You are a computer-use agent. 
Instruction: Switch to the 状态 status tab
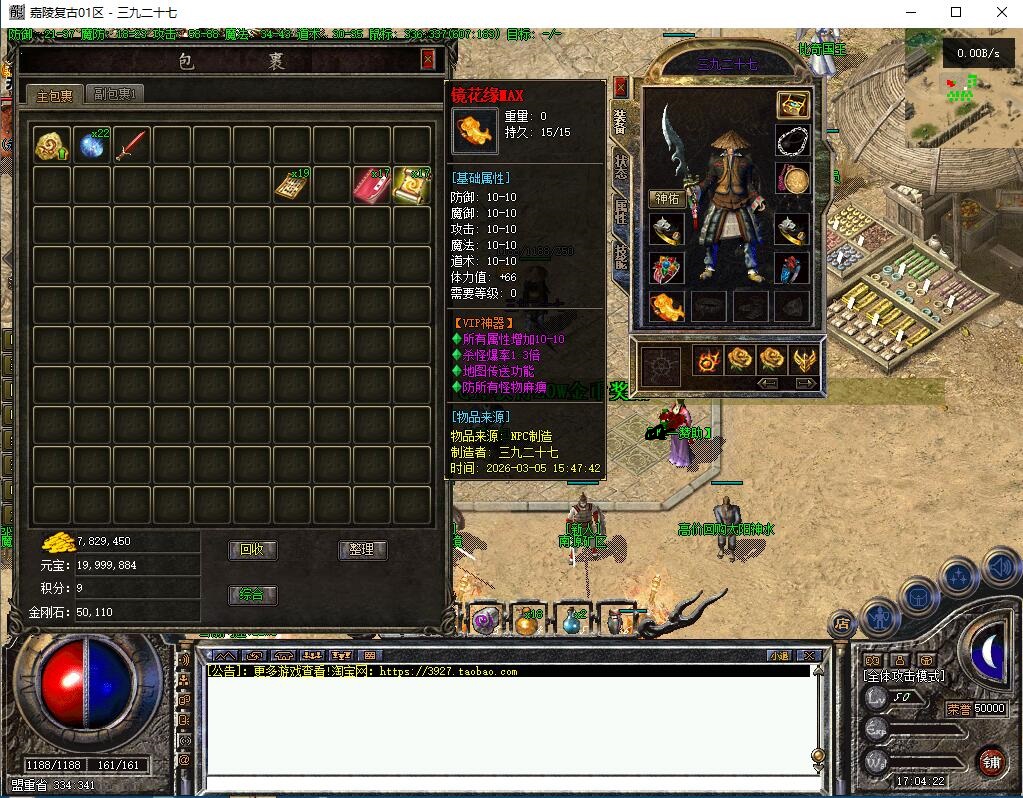tap(620, 167)
